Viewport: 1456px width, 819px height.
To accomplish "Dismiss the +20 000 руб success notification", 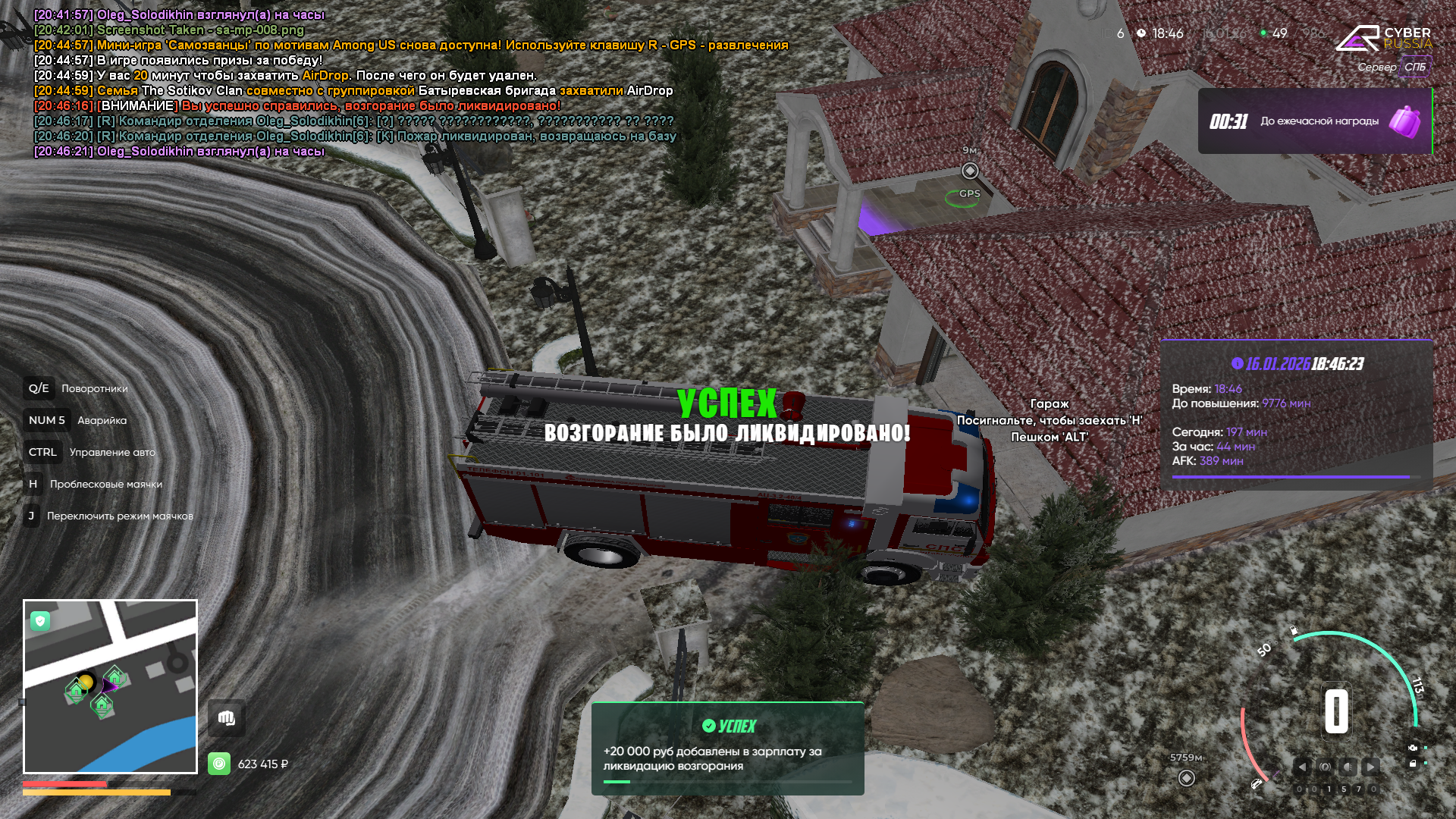I will [727, 748].
